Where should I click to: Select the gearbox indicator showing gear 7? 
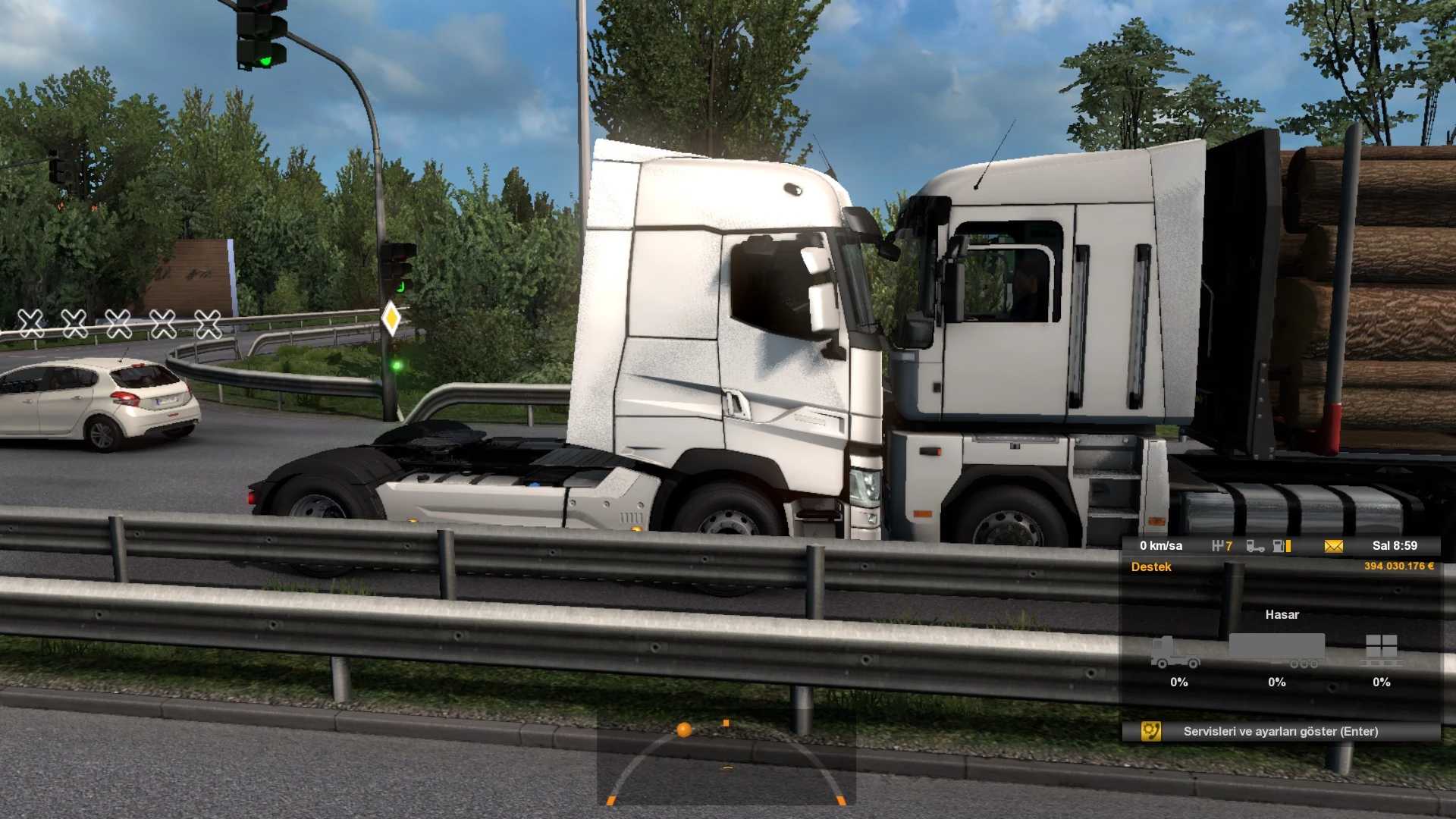click(x=1222, y=545)
